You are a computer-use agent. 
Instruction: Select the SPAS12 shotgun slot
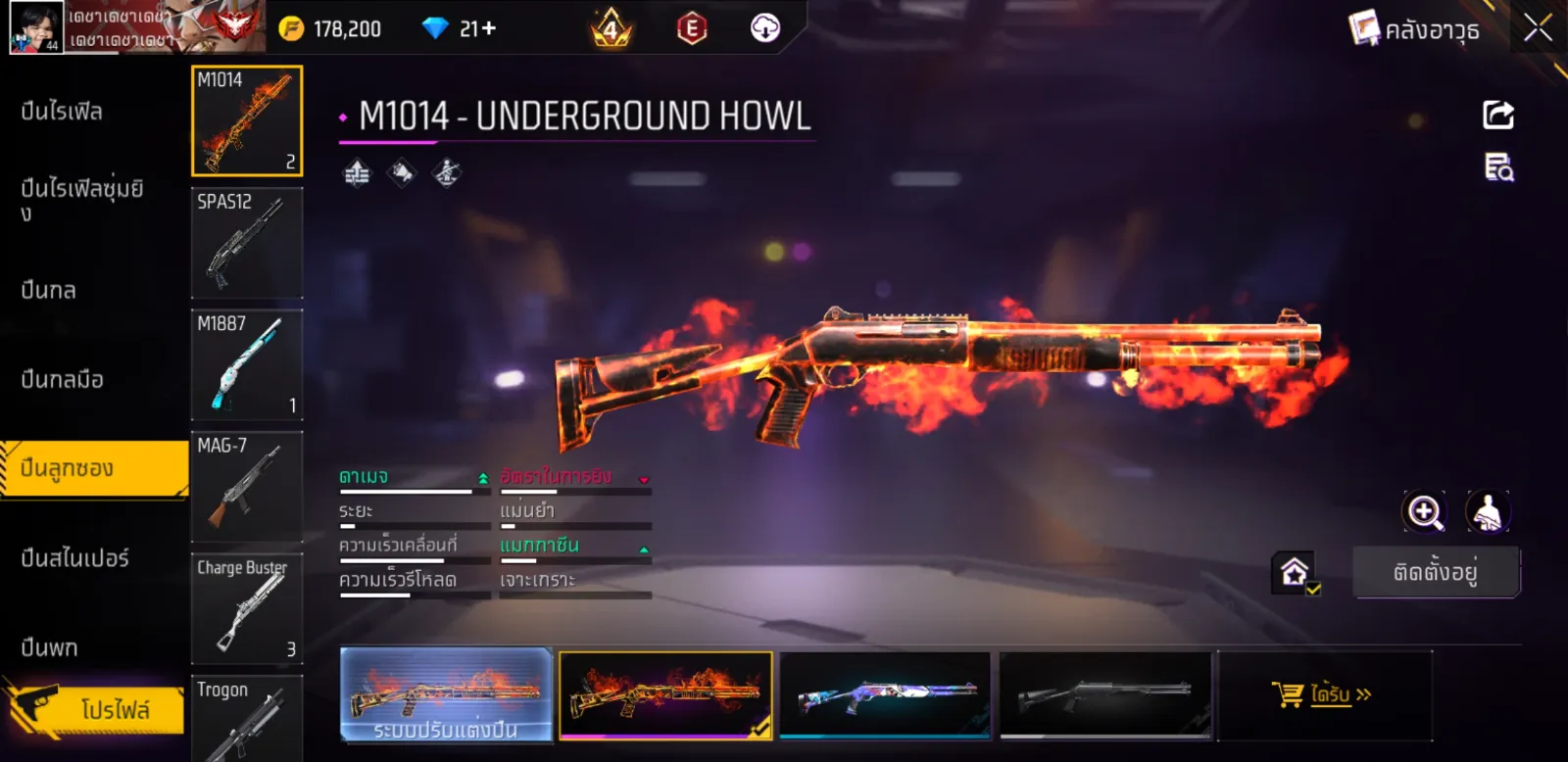(x=247, y=243)
